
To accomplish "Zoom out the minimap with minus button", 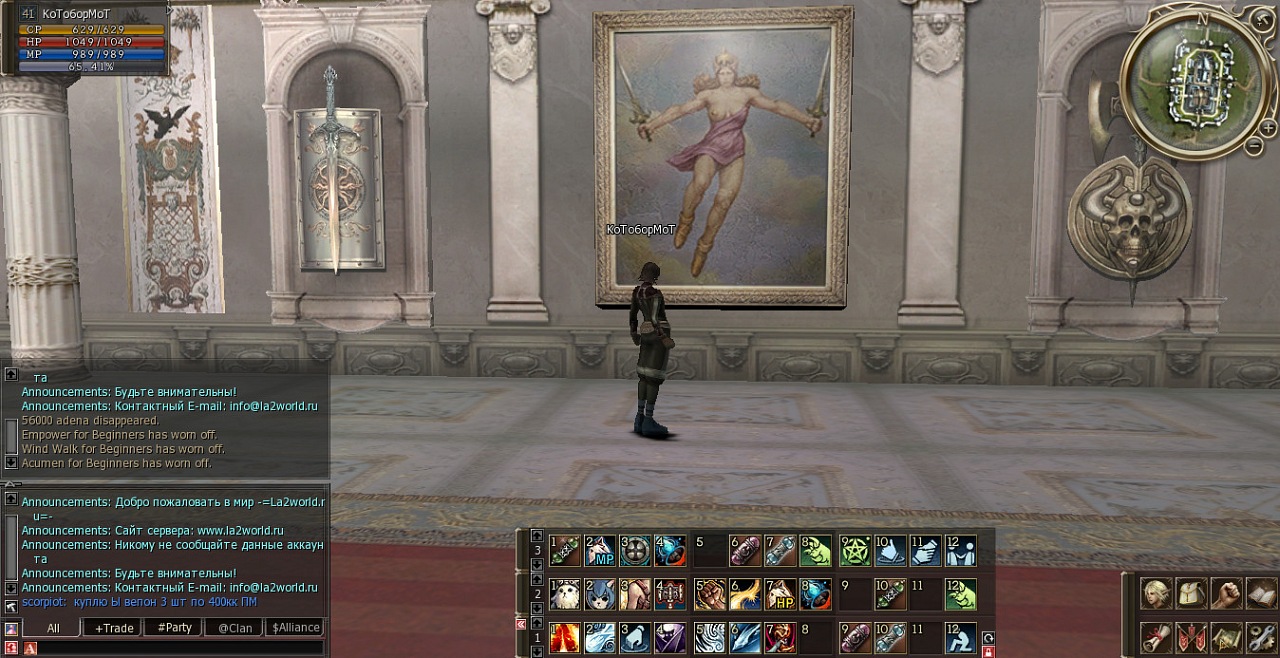I will pyautogui.click(x=1254, y=147).
